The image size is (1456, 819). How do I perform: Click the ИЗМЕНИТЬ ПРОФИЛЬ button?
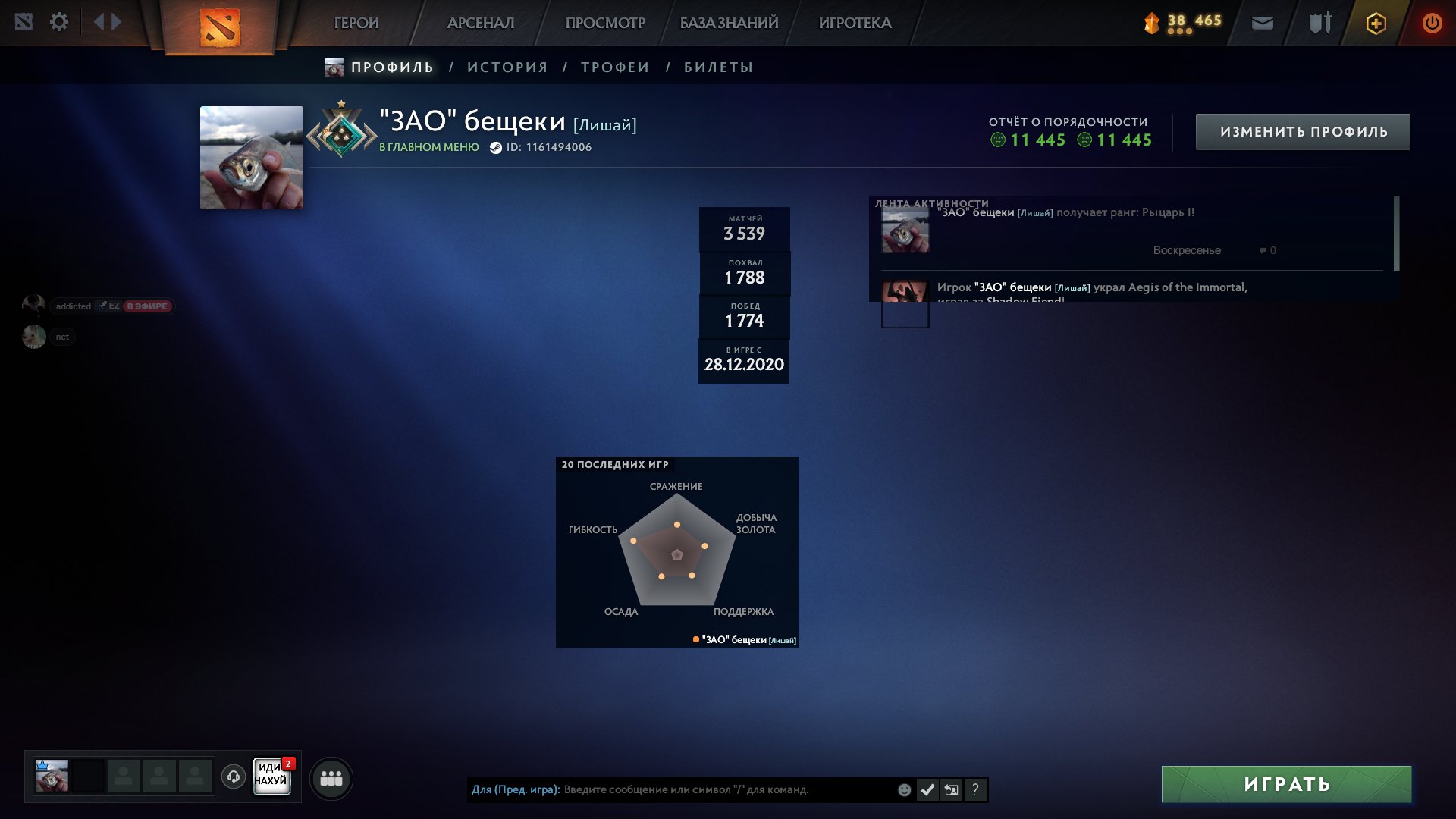click(x=1302, y=130)
